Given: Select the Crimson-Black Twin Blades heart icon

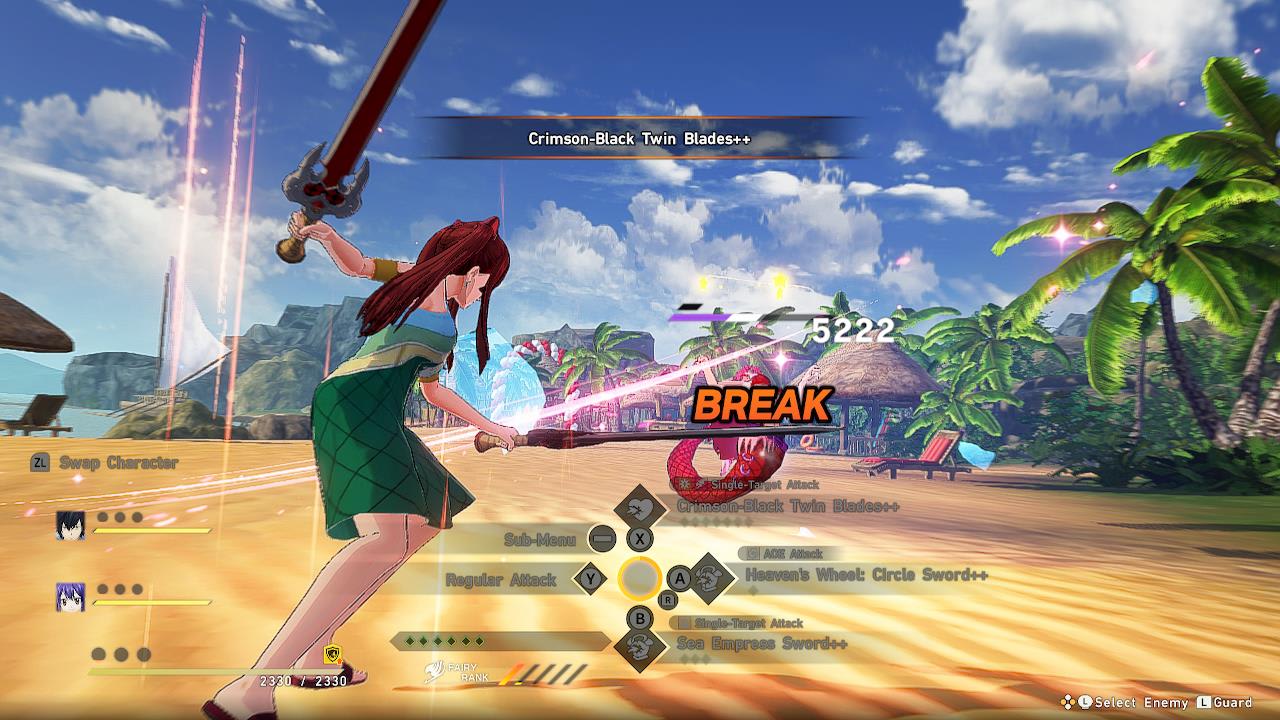Looking at the screenshot, I should point(640,507).
